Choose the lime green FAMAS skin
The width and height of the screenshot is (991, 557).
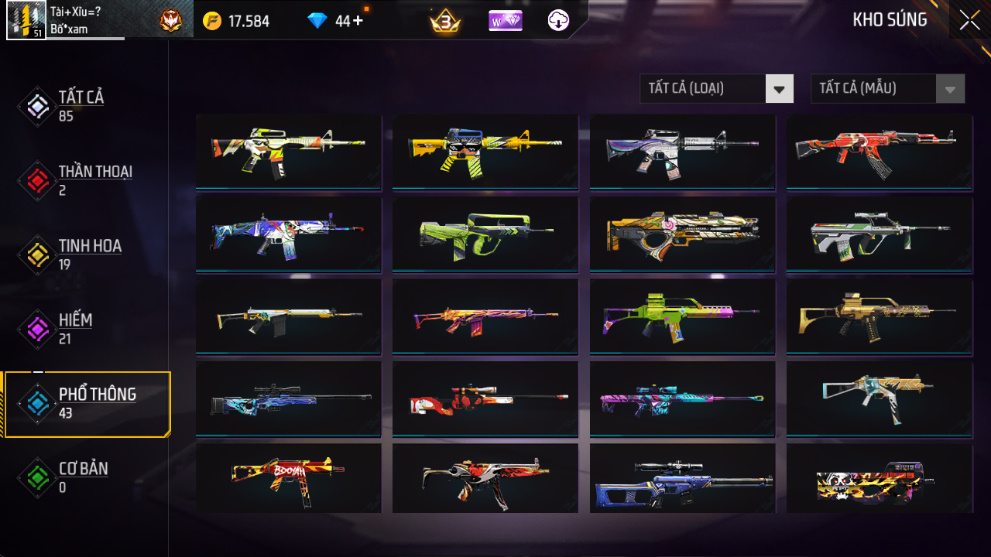pos(485,233)
